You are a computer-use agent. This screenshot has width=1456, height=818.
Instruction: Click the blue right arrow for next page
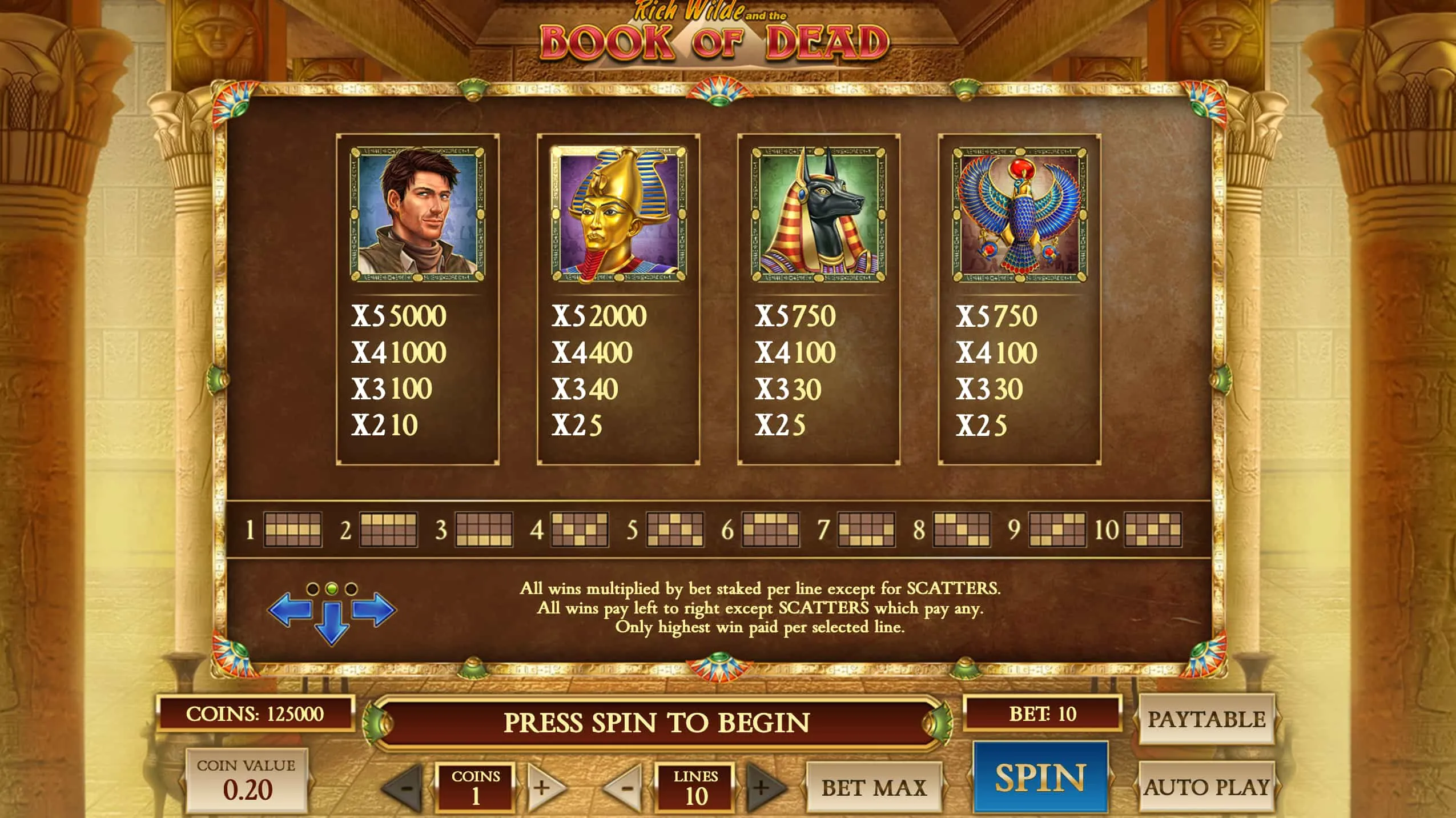tap(372, 611)
